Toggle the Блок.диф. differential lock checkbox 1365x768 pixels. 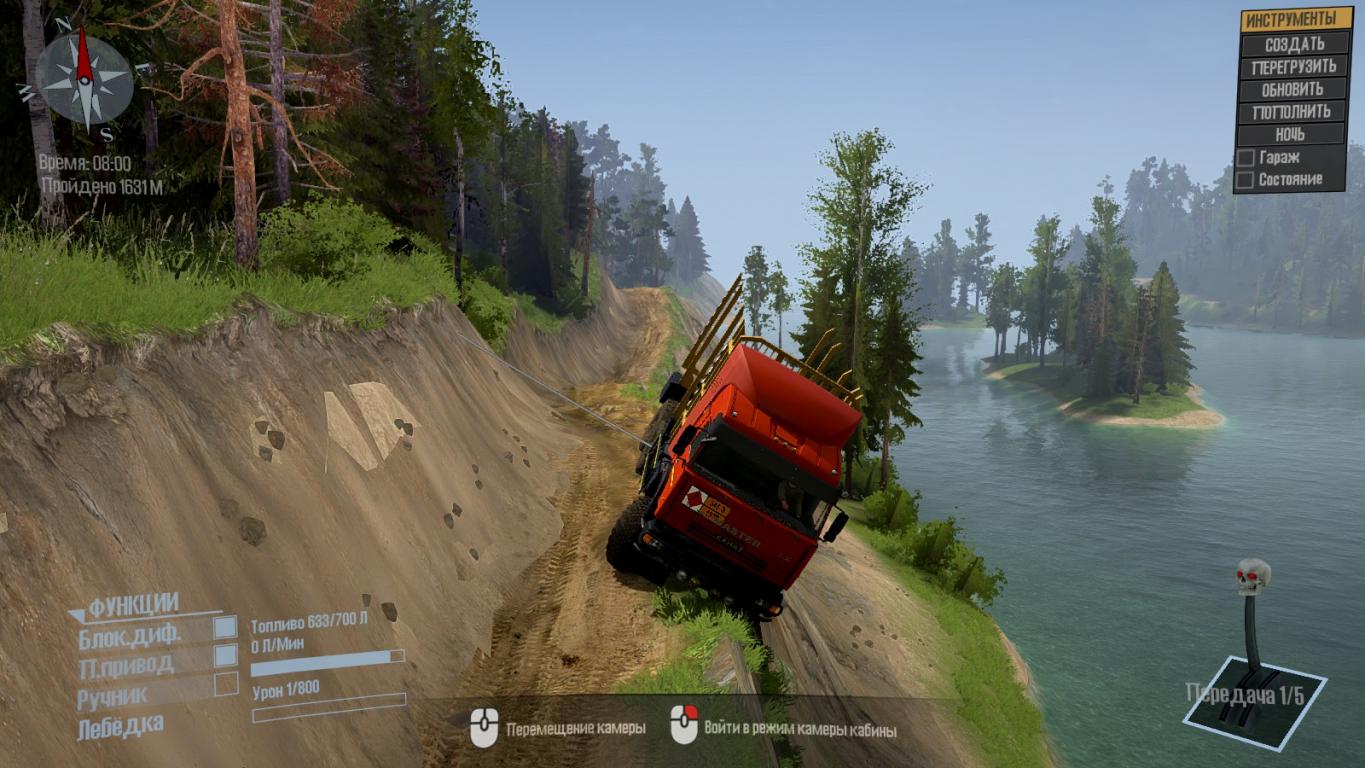[226, 628]
